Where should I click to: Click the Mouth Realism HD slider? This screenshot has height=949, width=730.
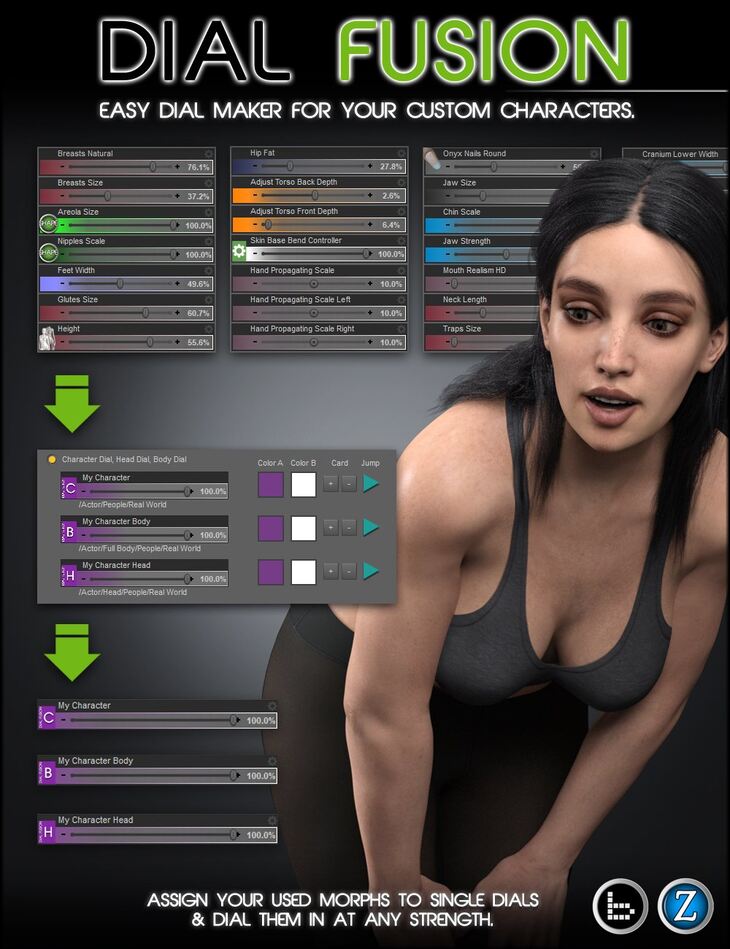[490, 284]
